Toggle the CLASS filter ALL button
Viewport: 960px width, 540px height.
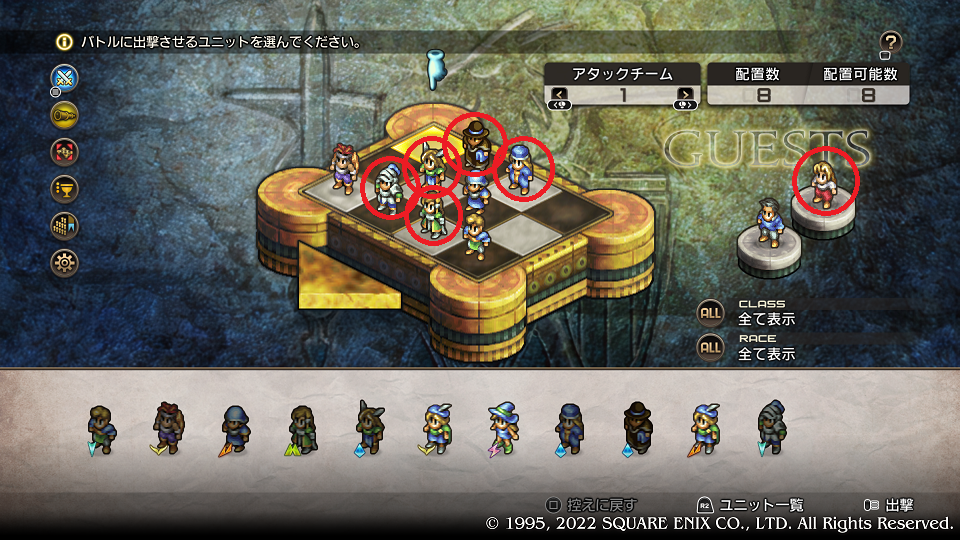coord(710,312)
